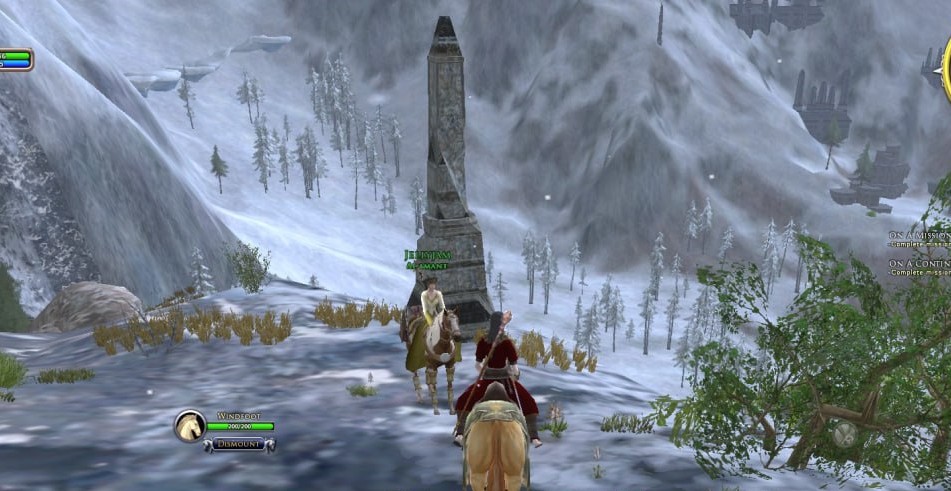Viewport: 951px width, 491px height.
Task: Click the Dismount button
Action: (238, 443)
